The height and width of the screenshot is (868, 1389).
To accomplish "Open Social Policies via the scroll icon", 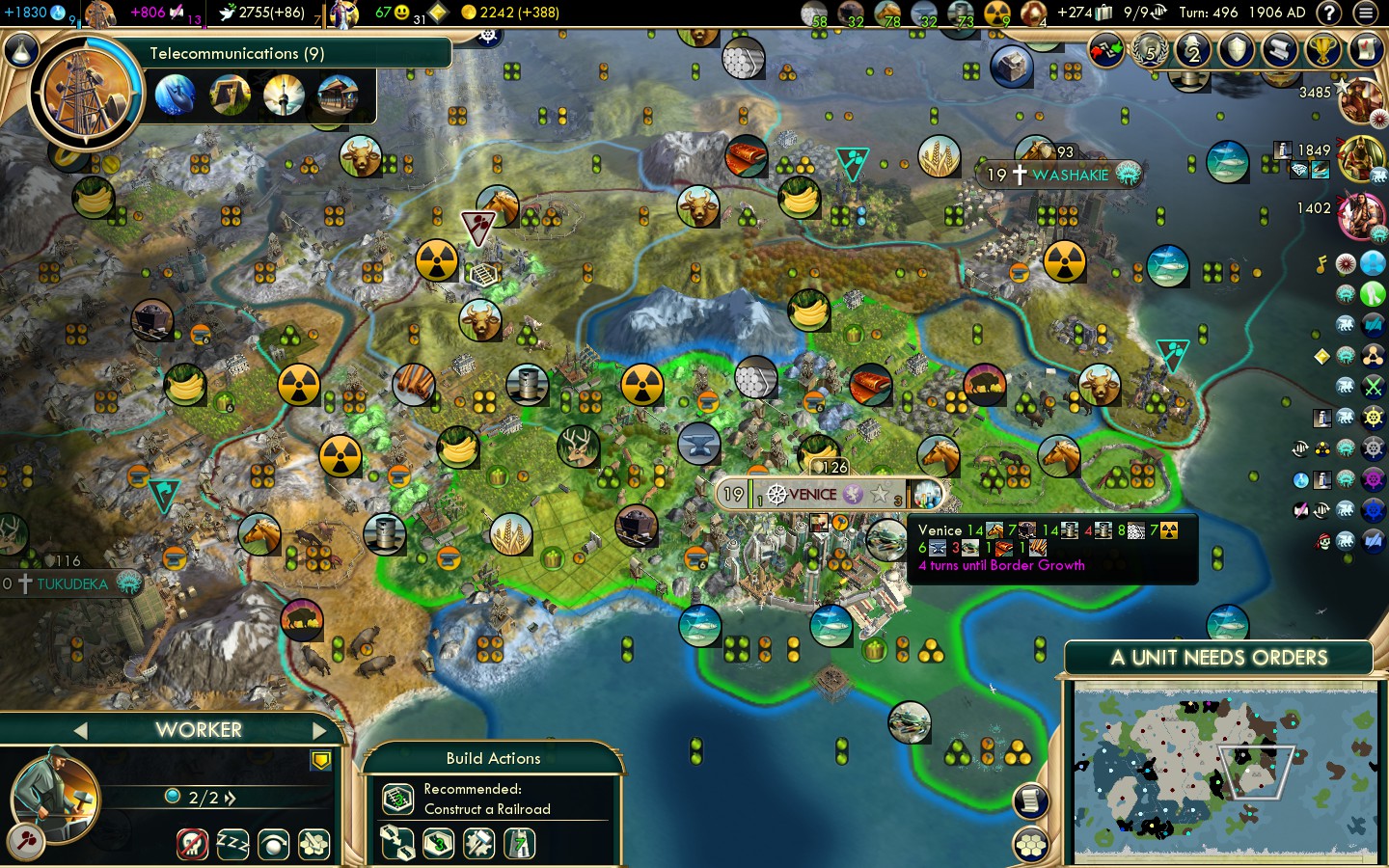I will pyautogui.click(x=1280, y=50).
